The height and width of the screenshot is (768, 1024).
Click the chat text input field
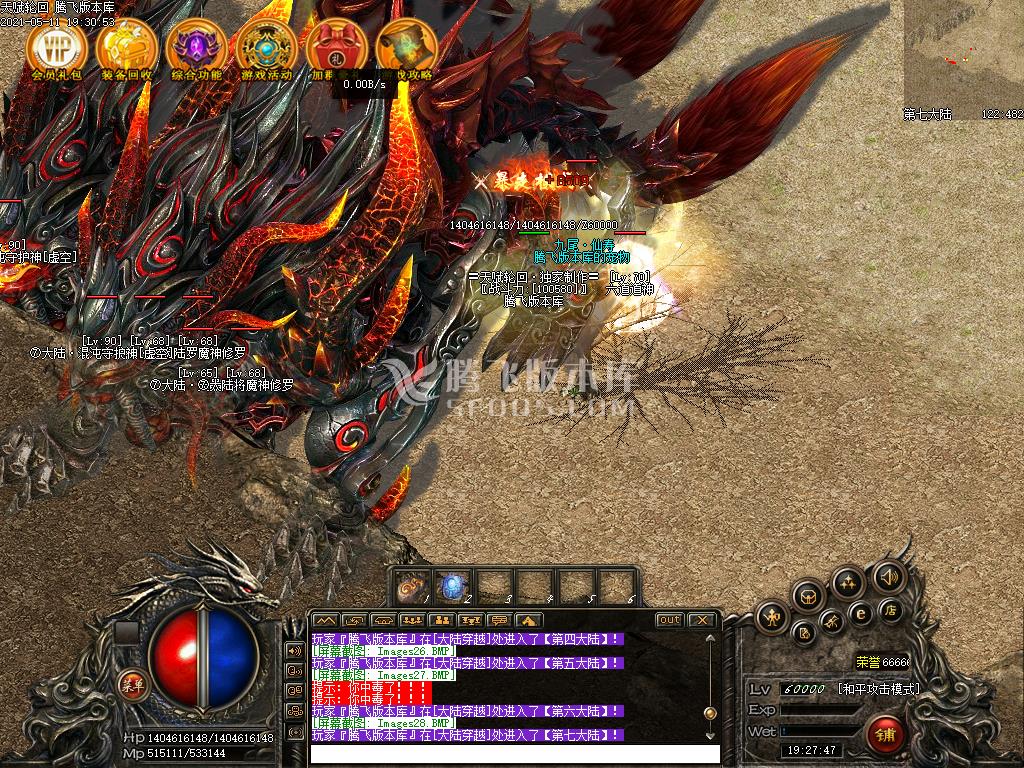514,754
